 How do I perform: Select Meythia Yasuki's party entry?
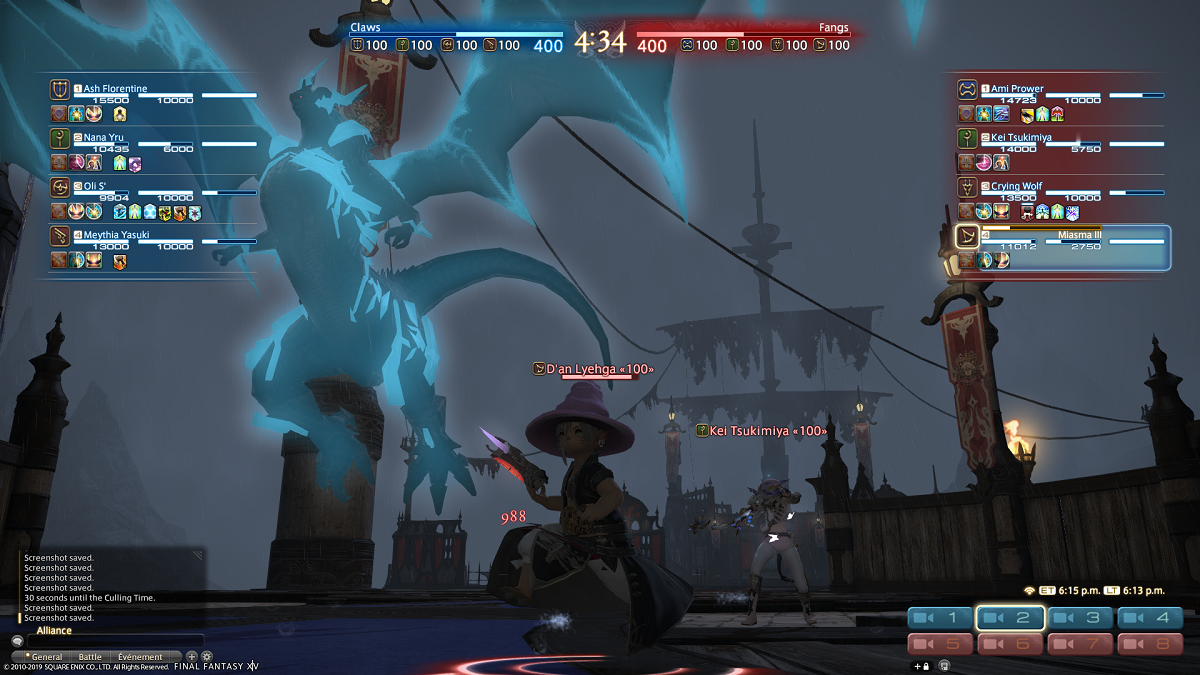coord(116,235)
